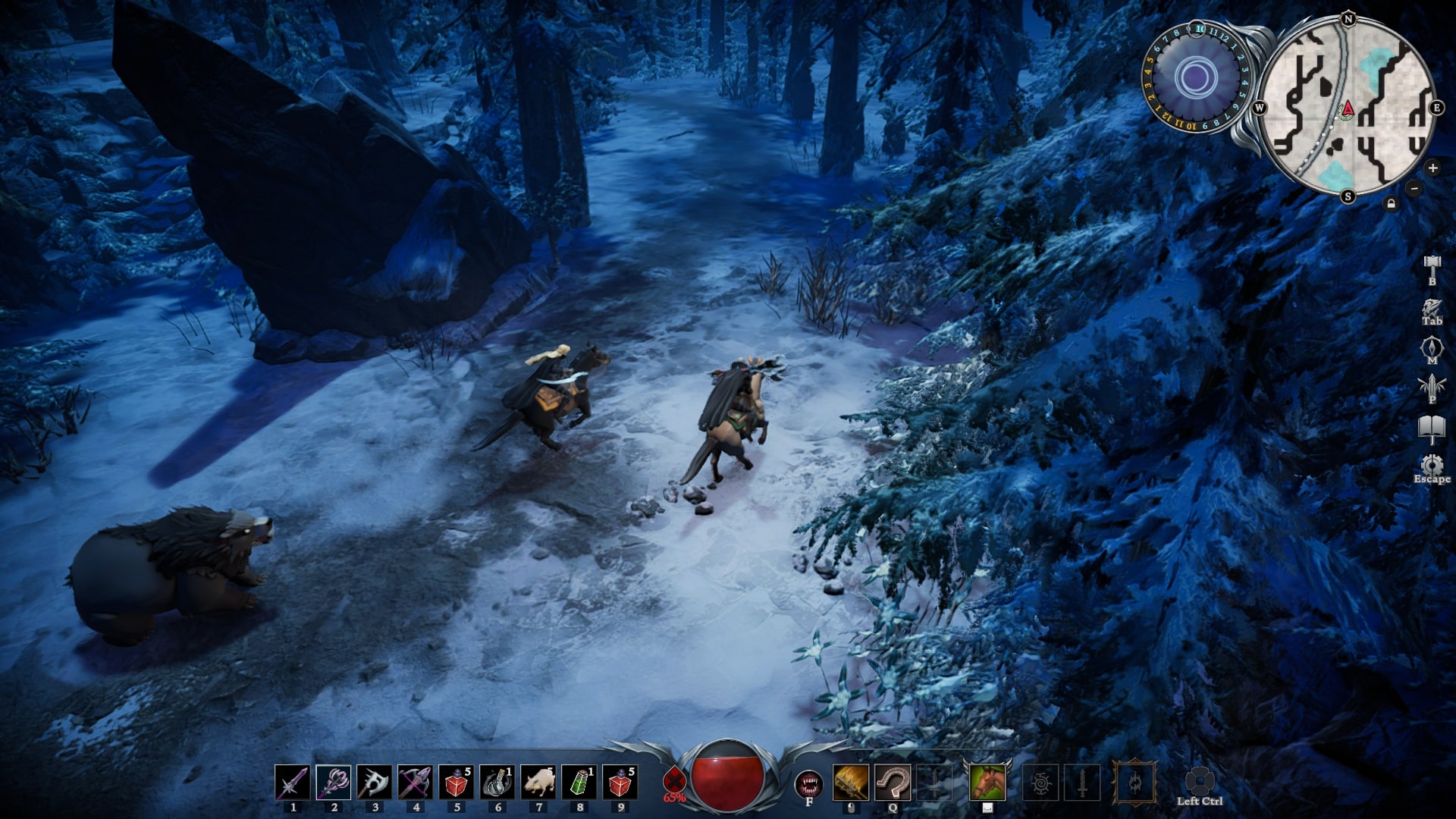The height and width of the screenshot is (819, 1456).
Task: Choose the axe in hotbar slot 3
Action: [x=374, y=783]
